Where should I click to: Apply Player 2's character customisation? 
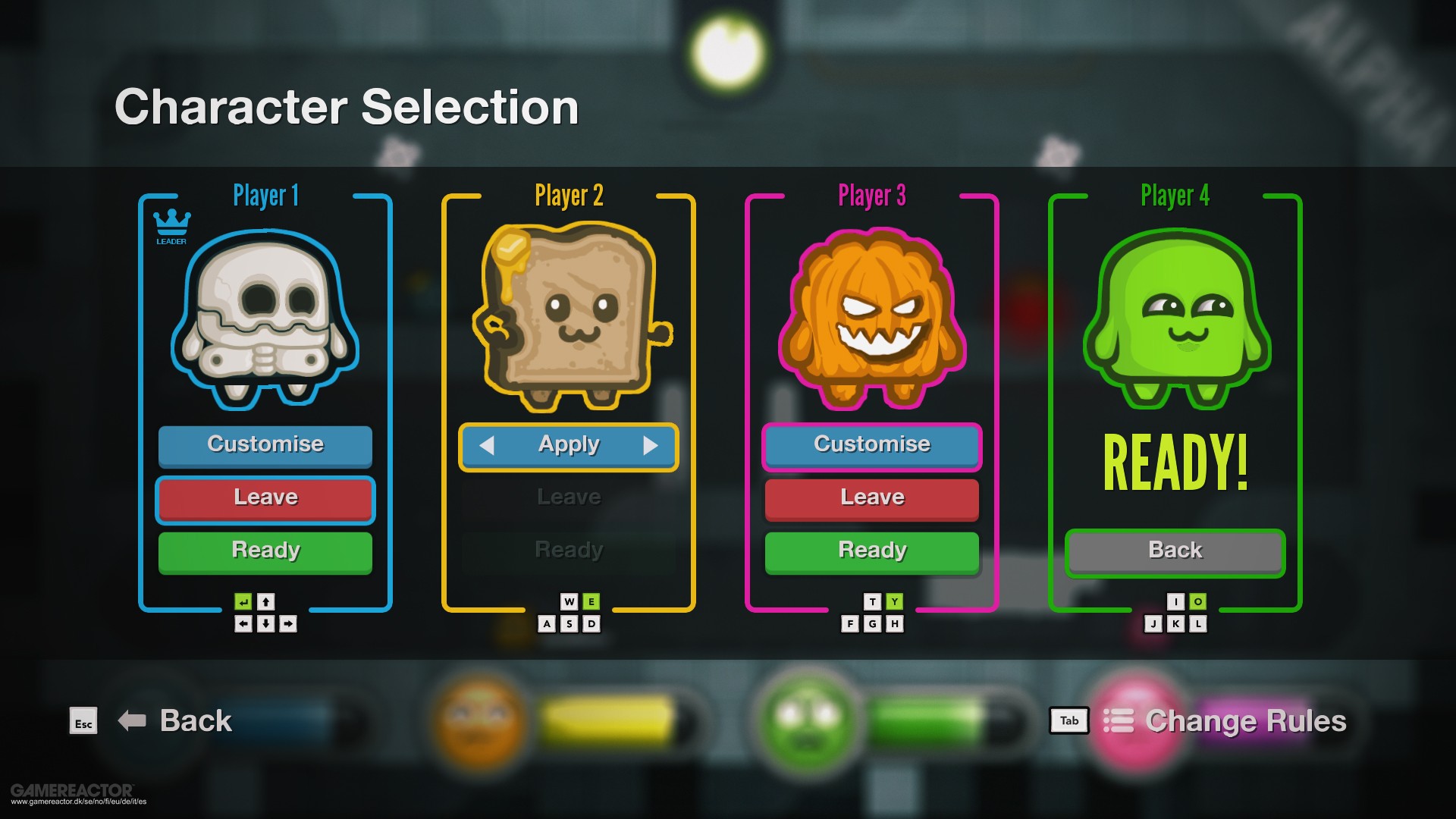[x=569, y=445]
